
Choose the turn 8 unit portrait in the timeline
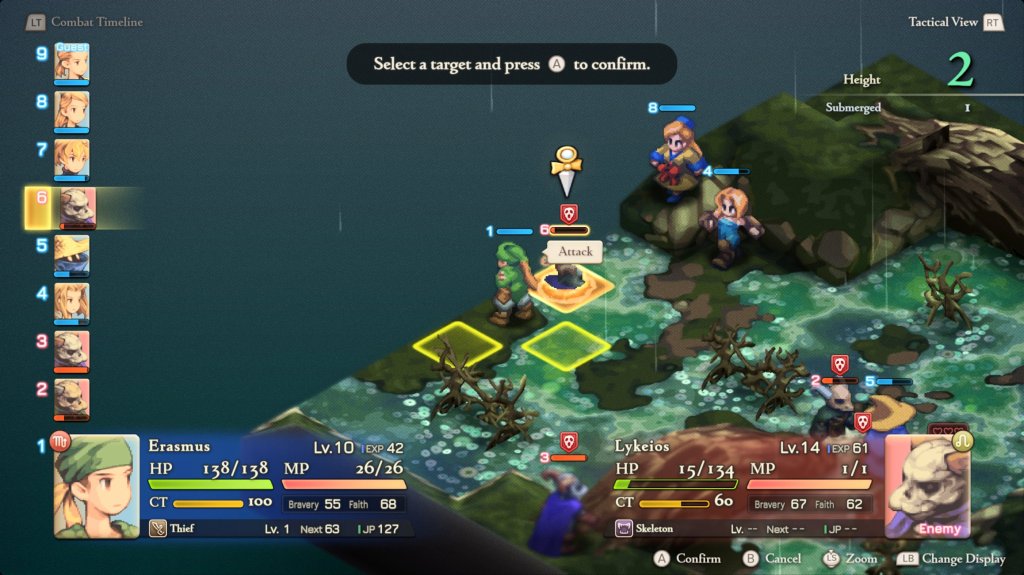click(x=72, y=111)
